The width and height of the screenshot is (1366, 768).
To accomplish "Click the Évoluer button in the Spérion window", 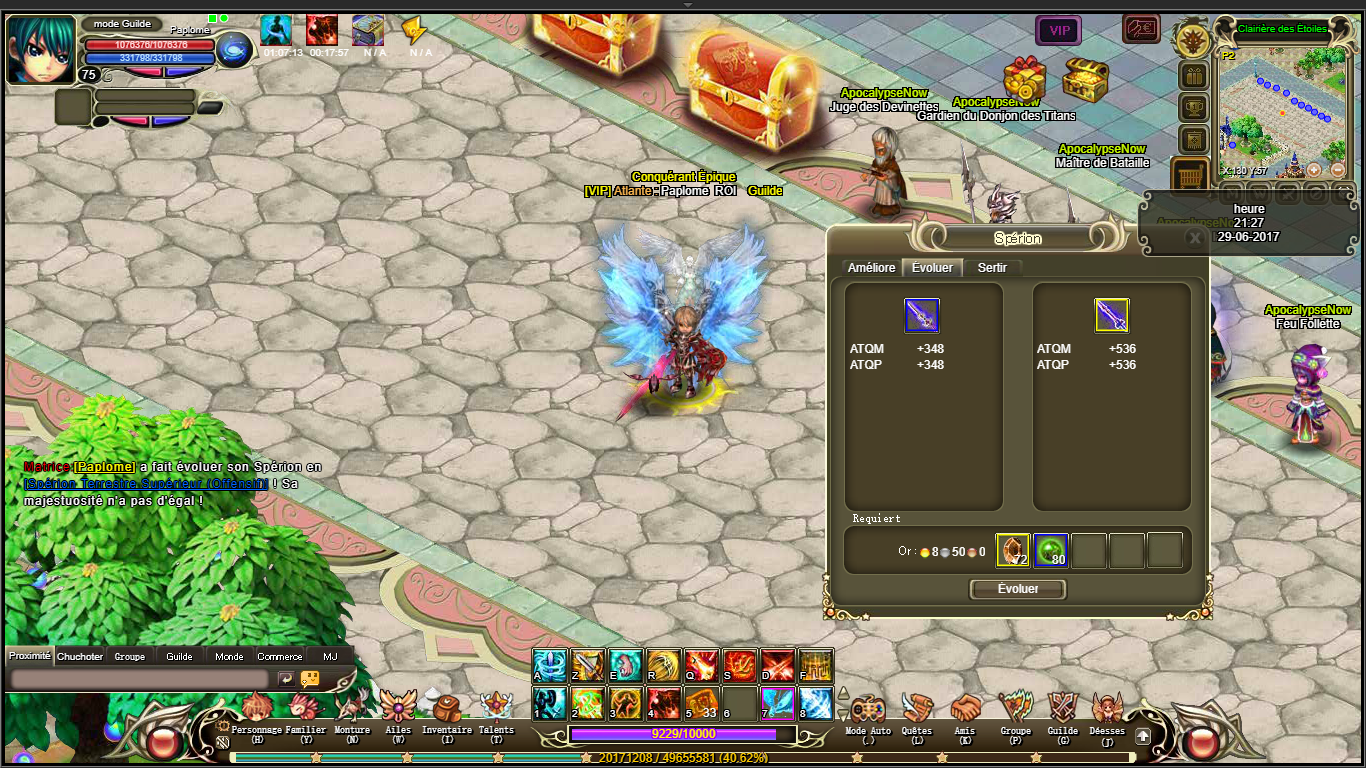I will 1018,590.
